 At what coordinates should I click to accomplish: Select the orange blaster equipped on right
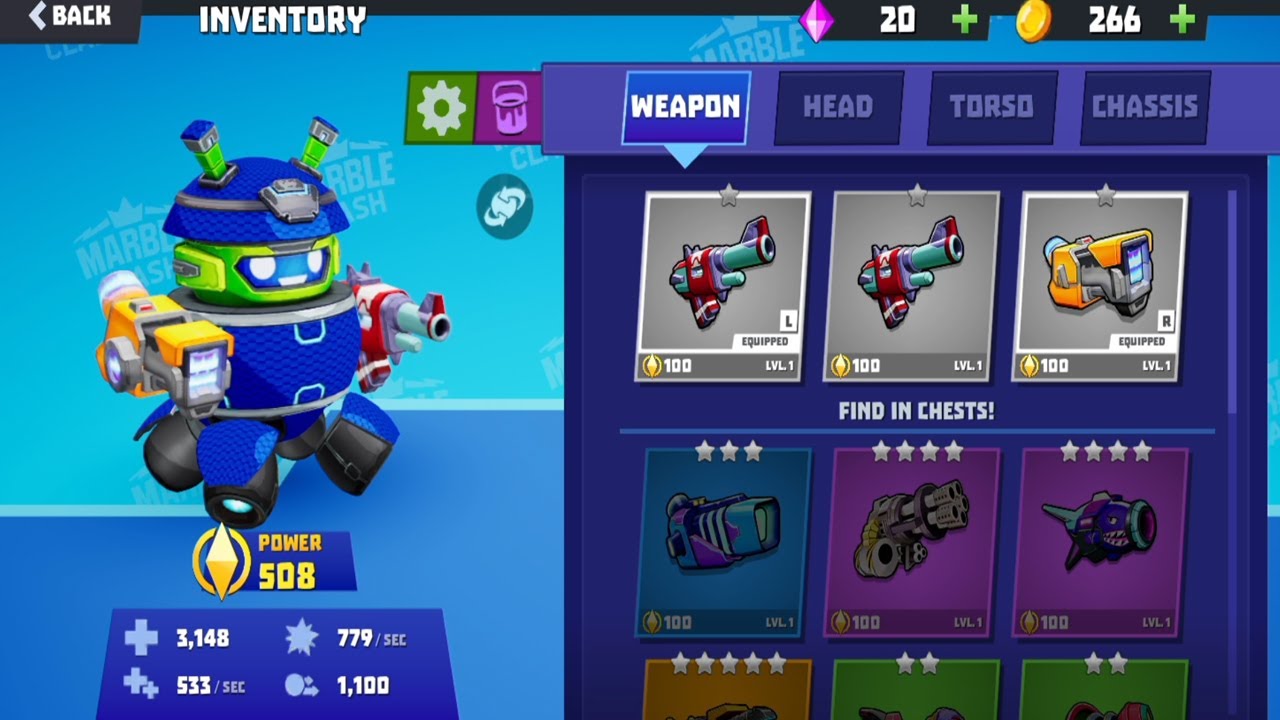[1100, 285]
